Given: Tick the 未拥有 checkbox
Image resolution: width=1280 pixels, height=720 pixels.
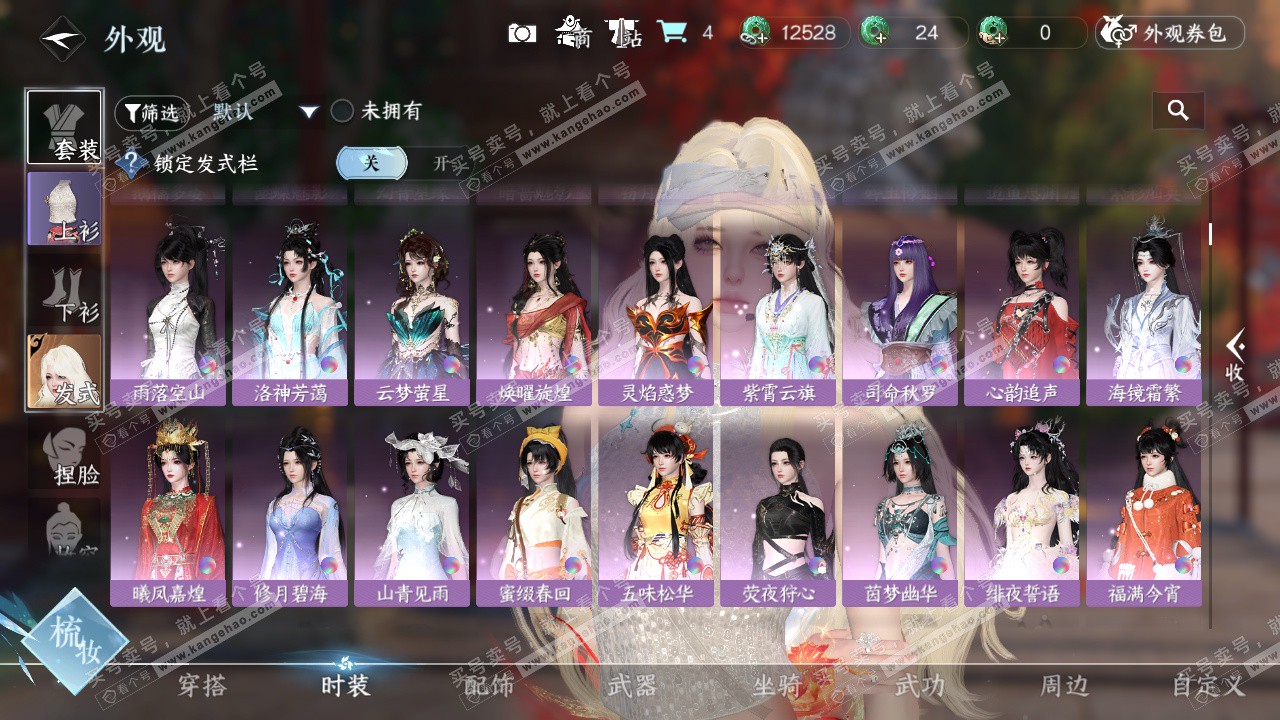Looking at the screenshot, I should pyautogui.click(x=342, y=111).
